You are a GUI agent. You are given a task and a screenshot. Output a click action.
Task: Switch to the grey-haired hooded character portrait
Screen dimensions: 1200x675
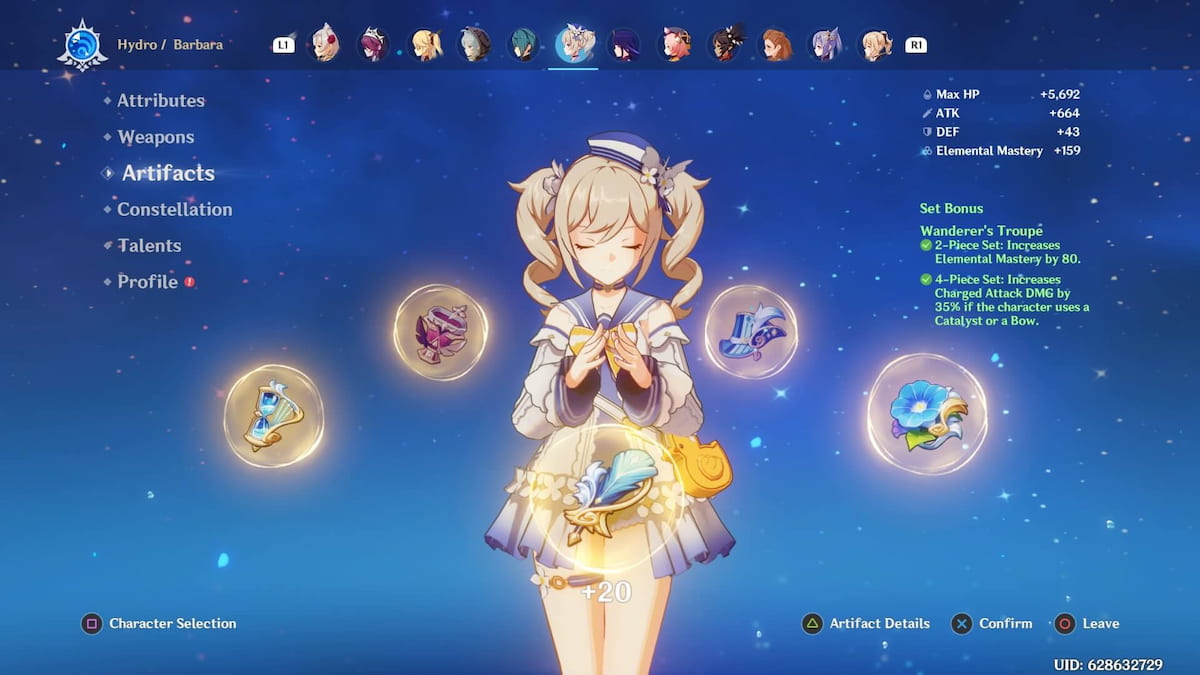pos(473,44)
